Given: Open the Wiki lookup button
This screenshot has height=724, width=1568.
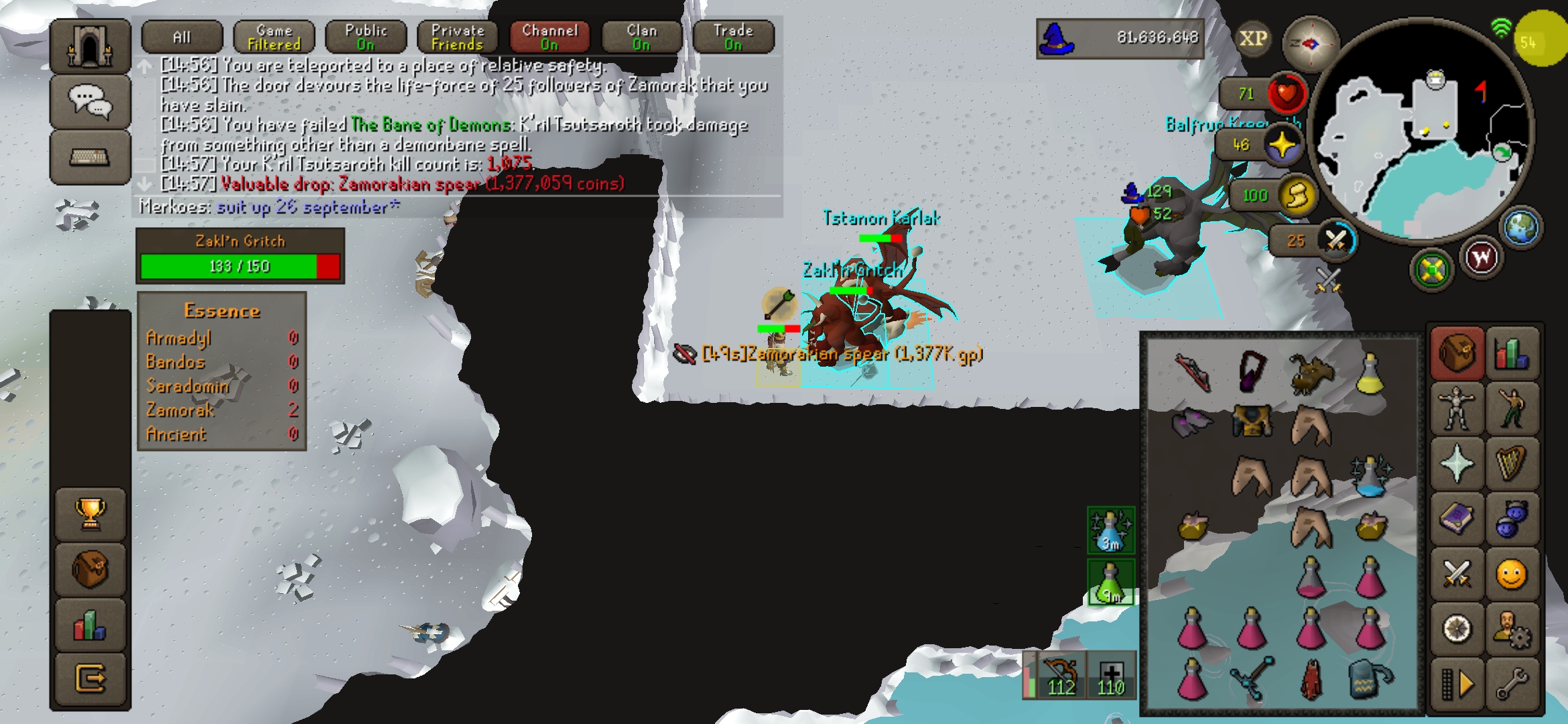Looking at the screenshot, I should (1482, 257).
